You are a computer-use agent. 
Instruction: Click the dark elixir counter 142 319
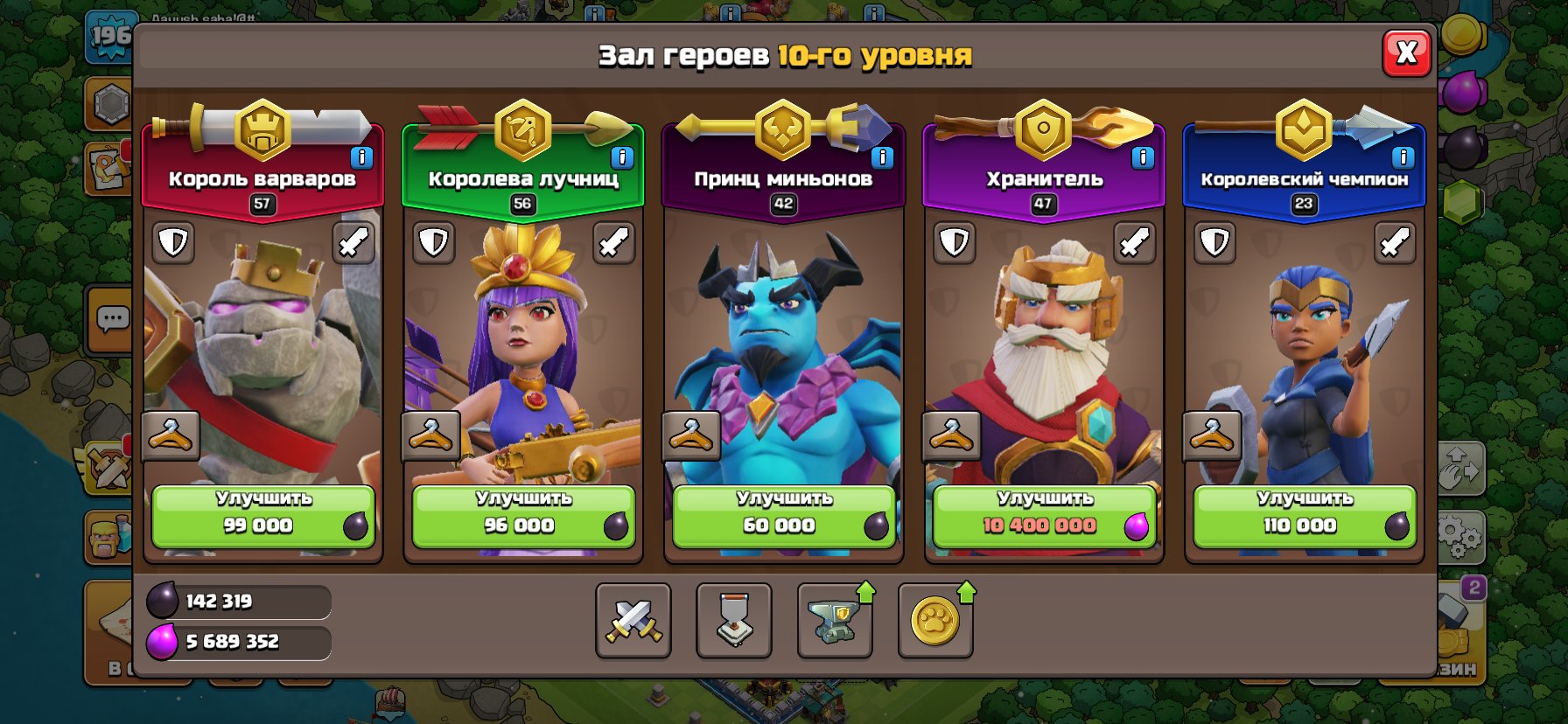tap(238, 602)
